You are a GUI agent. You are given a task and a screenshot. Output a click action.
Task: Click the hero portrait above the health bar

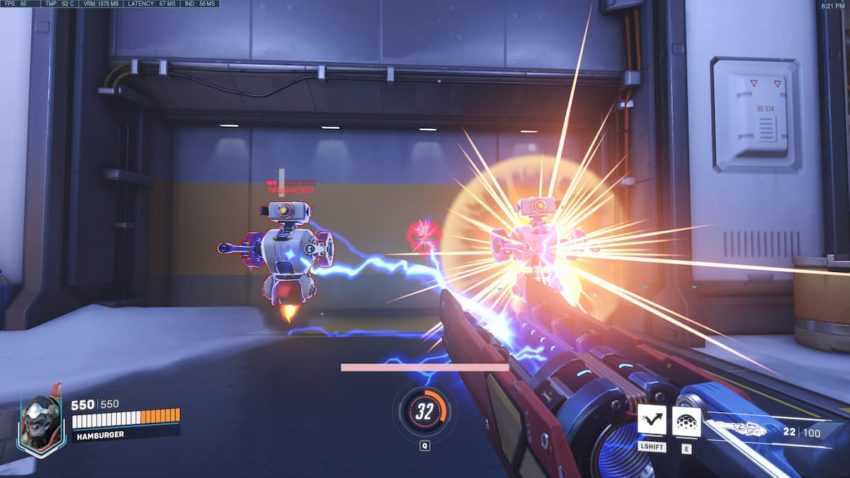coord(41,424)
